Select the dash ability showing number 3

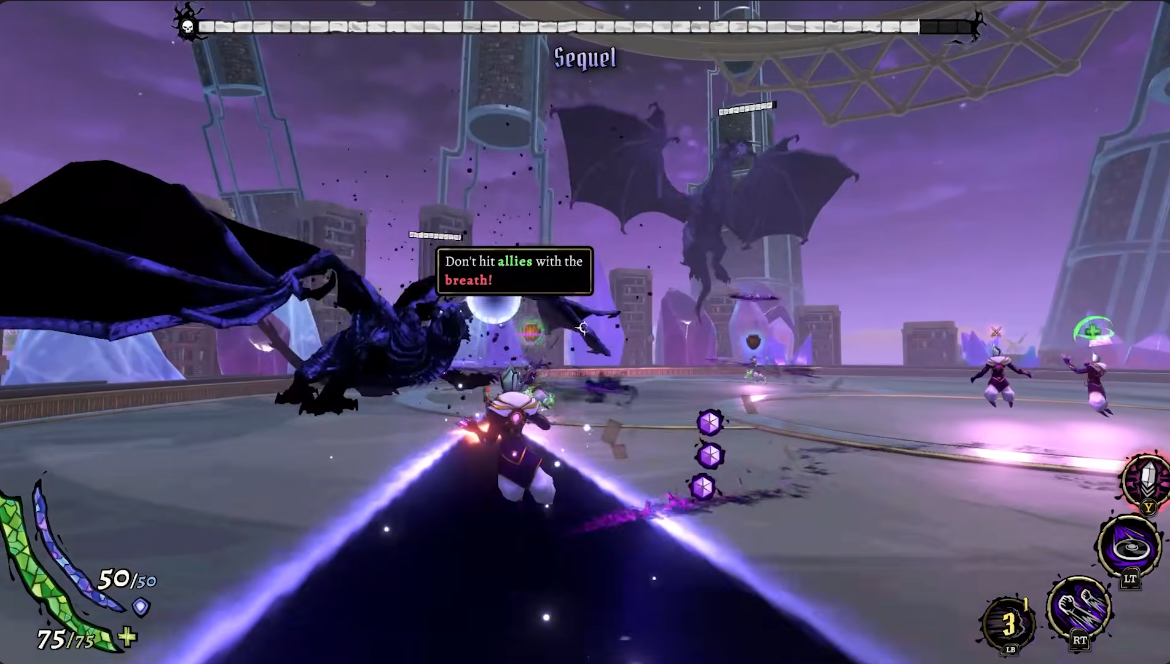(x=1007, y=622)
